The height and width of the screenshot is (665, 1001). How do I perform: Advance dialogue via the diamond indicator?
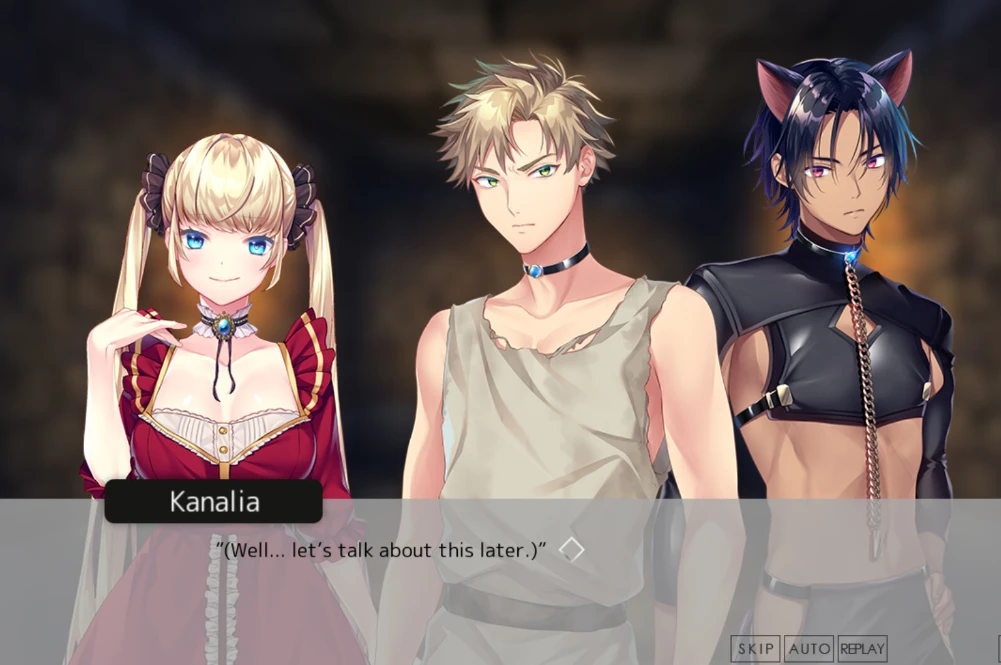571,549
